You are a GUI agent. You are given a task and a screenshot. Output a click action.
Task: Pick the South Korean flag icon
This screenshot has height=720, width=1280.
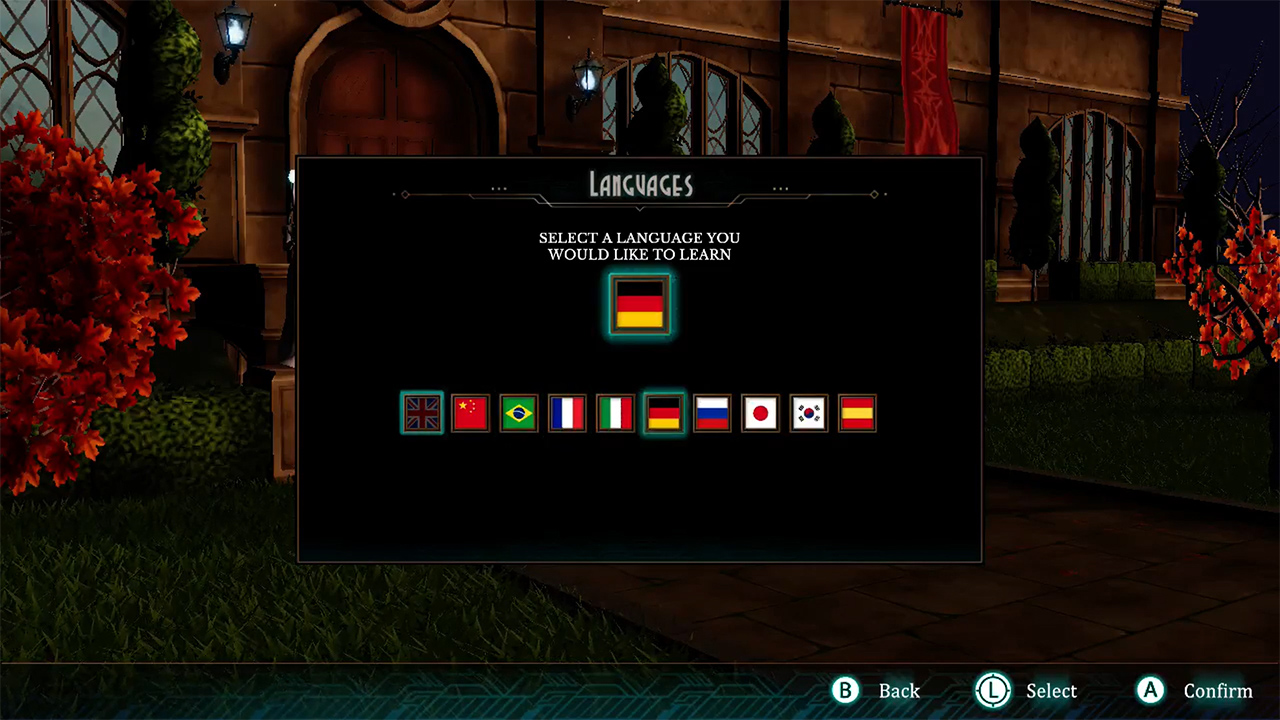[808, 413]
